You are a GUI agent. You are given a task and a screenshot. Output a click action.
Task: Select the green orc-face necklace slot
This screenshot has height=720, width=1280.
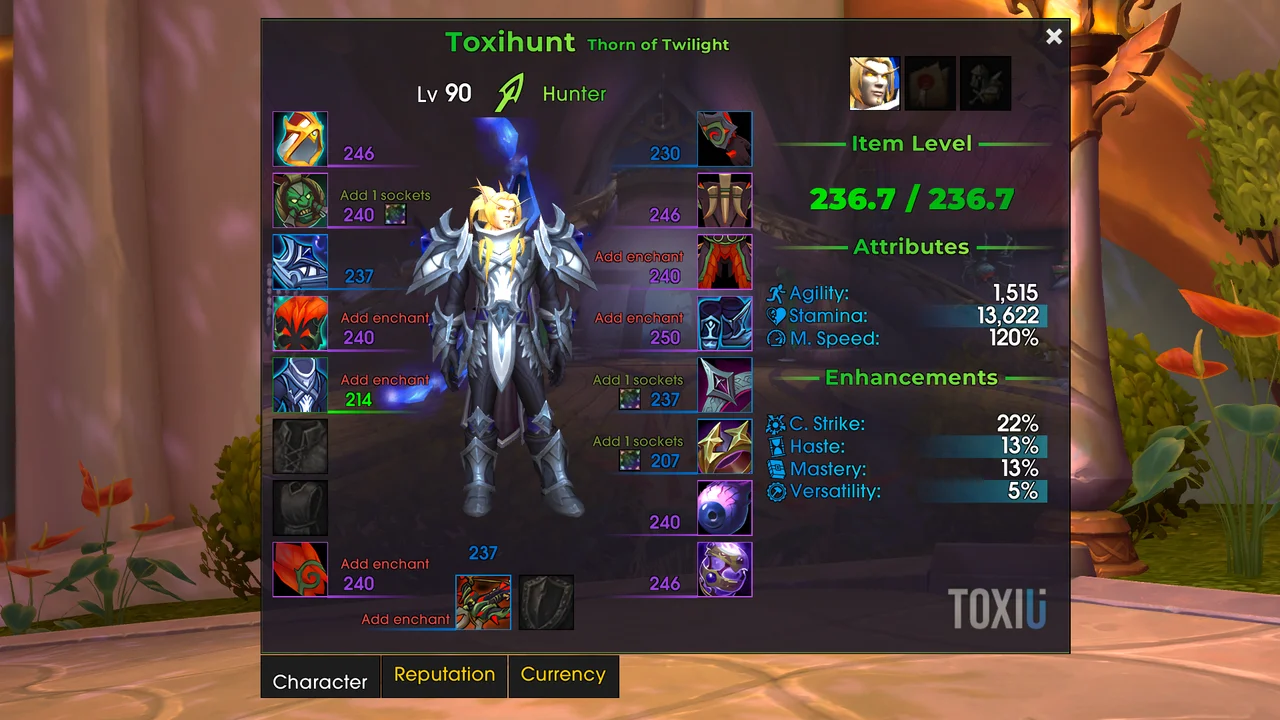pos(300,201)
